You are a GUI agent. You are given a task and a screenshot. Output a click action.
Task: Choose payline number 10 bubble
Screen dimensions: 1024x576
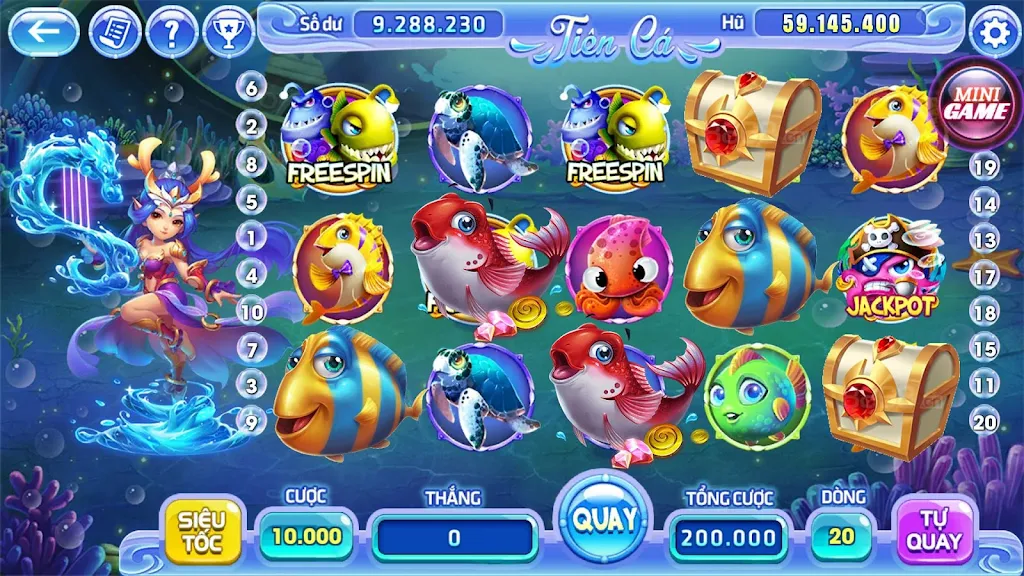click(x=251, y=312)
